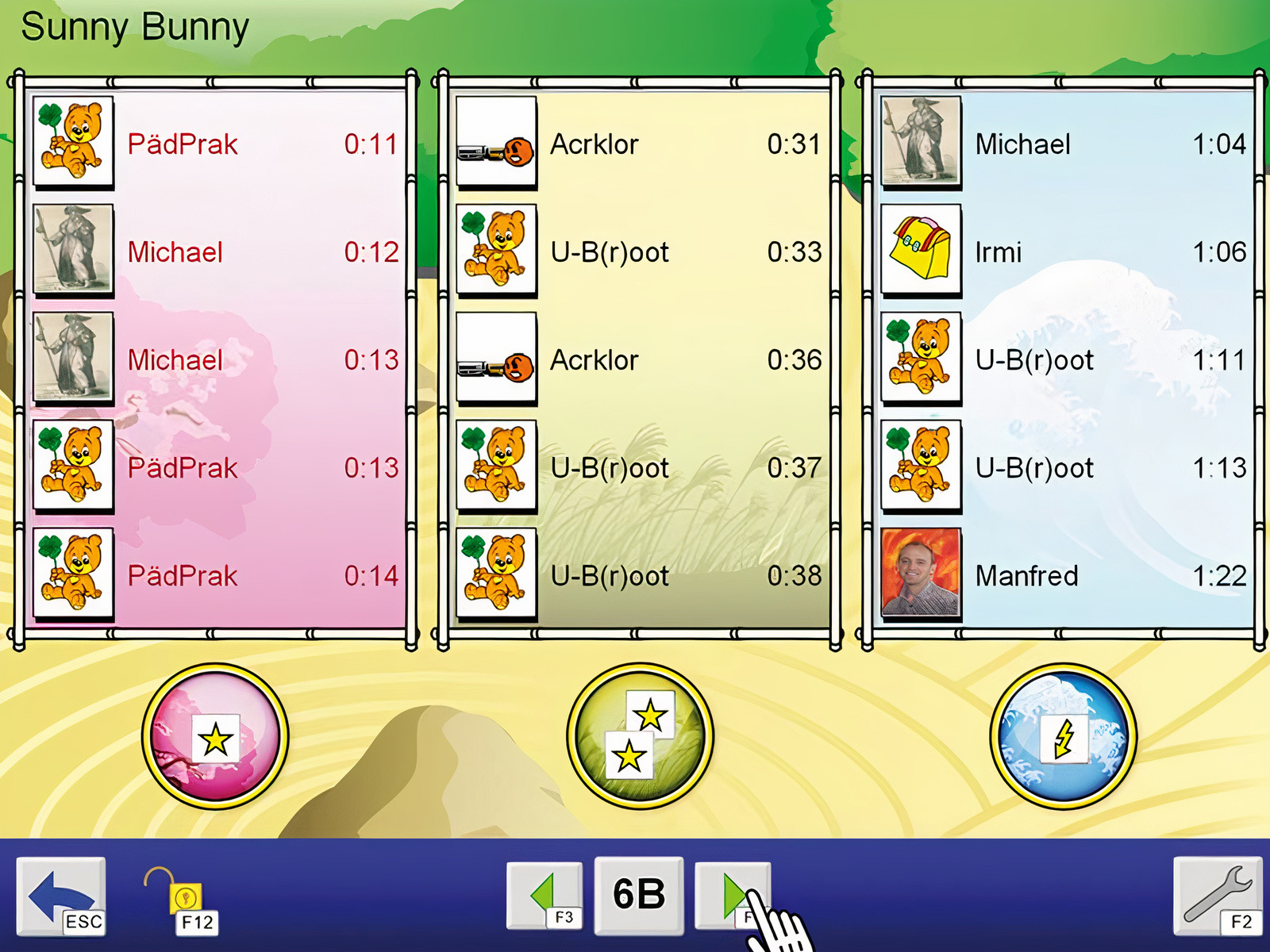Advance to next level with right arrow
1270x952 pixels.
(x=732, y=894)
